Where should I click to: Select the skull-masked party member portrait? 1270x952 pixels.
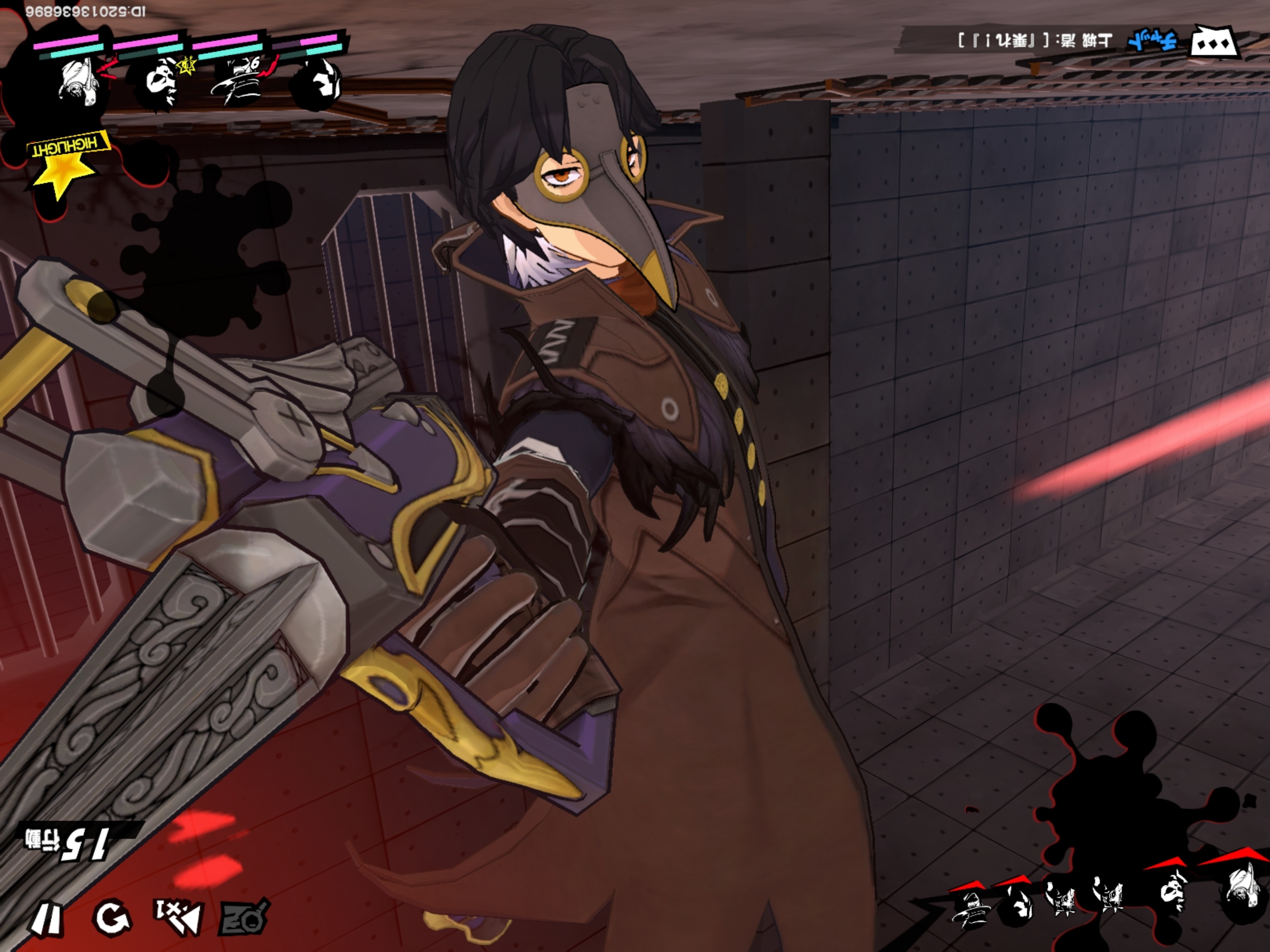tap(157, 83)
